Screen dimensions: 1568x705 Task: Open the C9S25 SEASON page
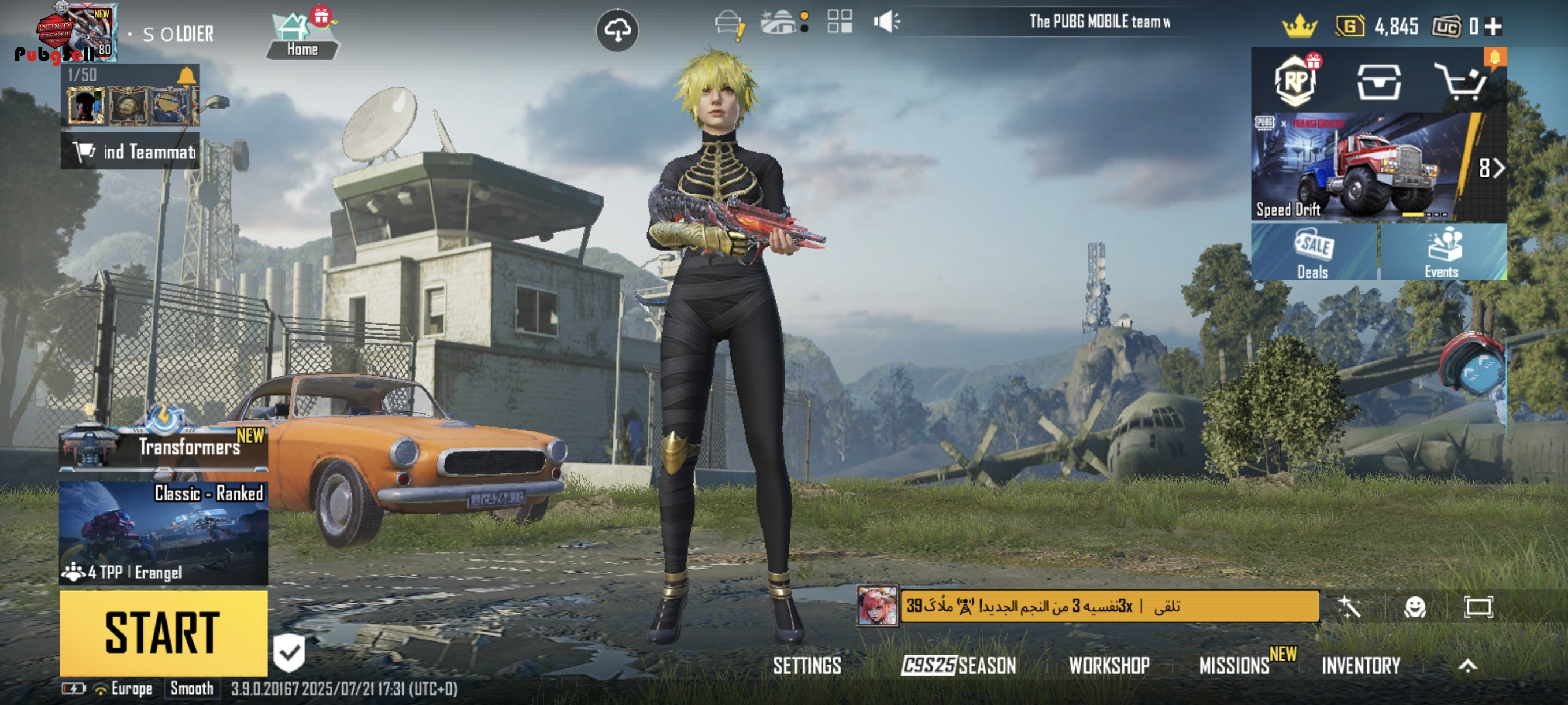(959, 666)
